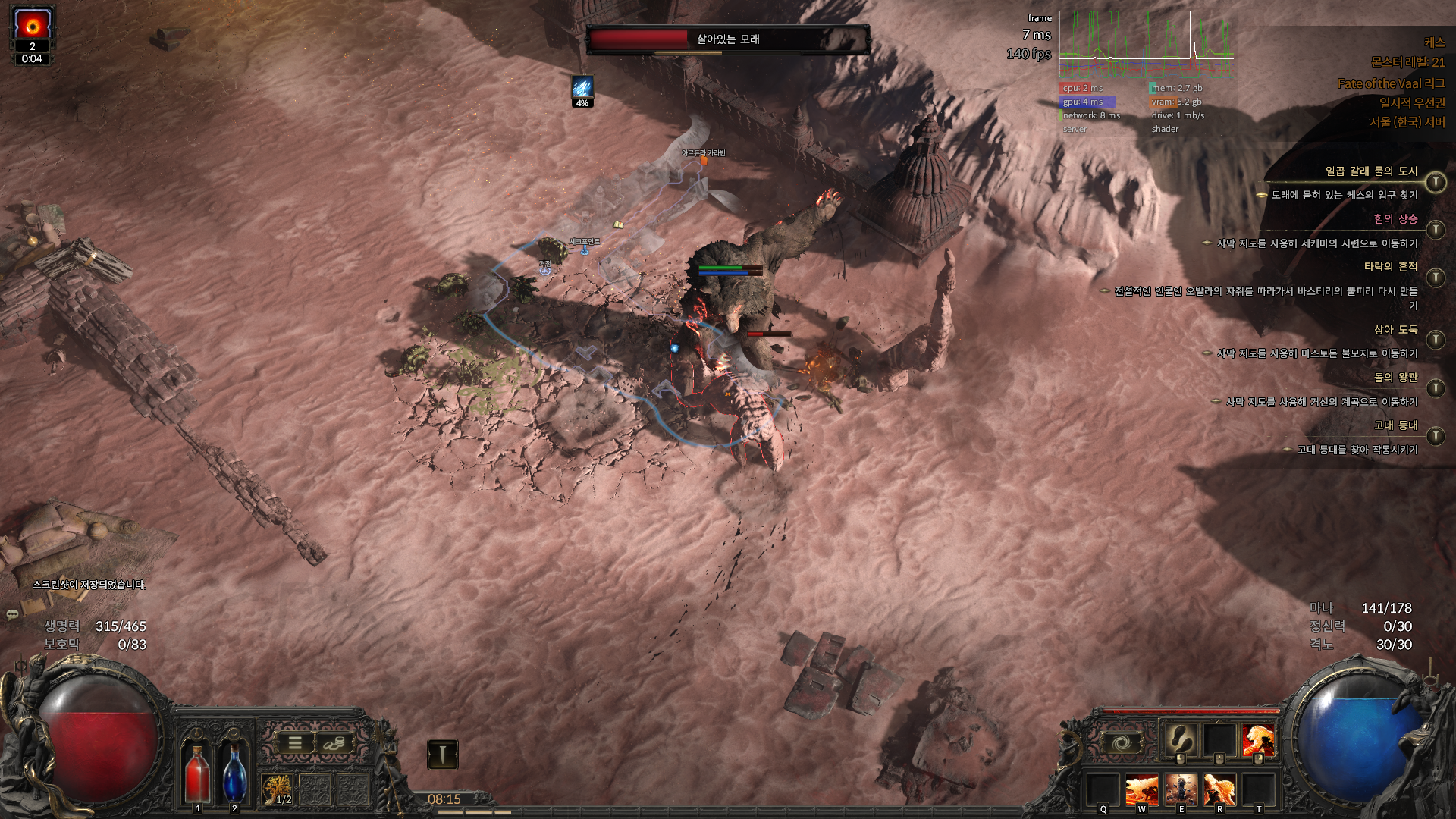Select the golden tree charm slot

278,789
